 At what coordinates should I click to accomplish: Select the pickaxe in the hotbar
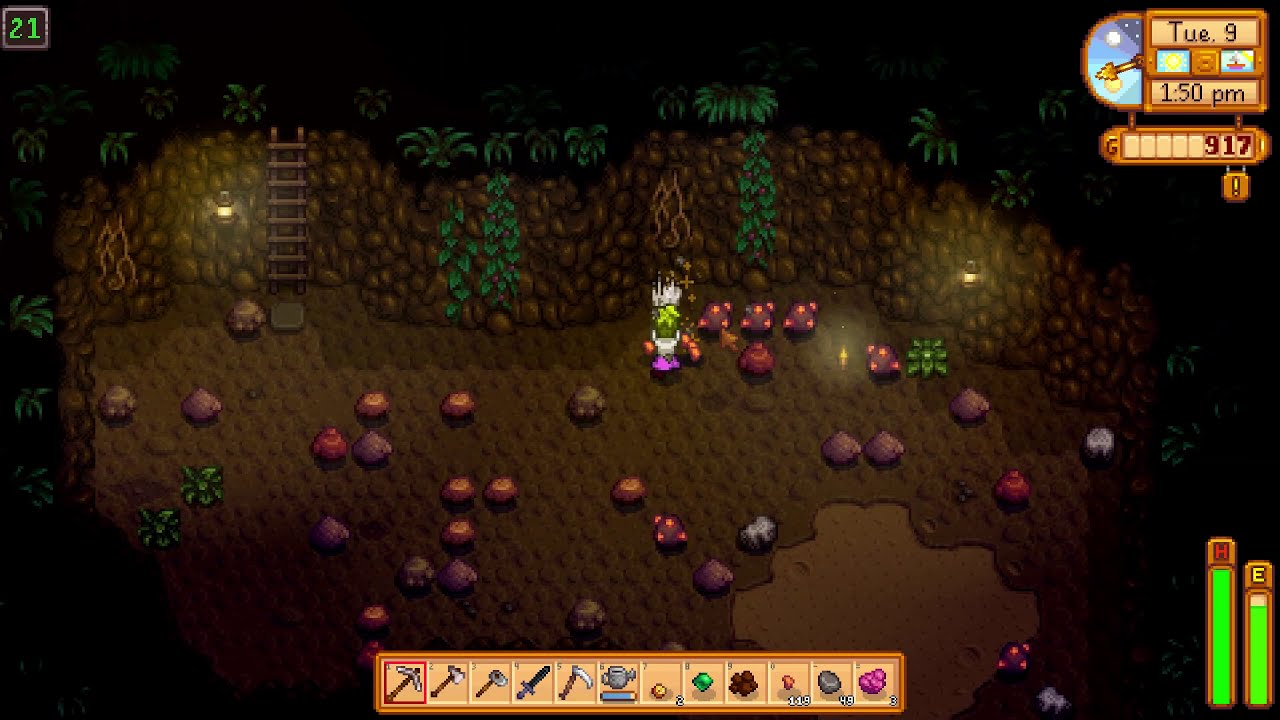pyautogui.click(x=405, y=683)
